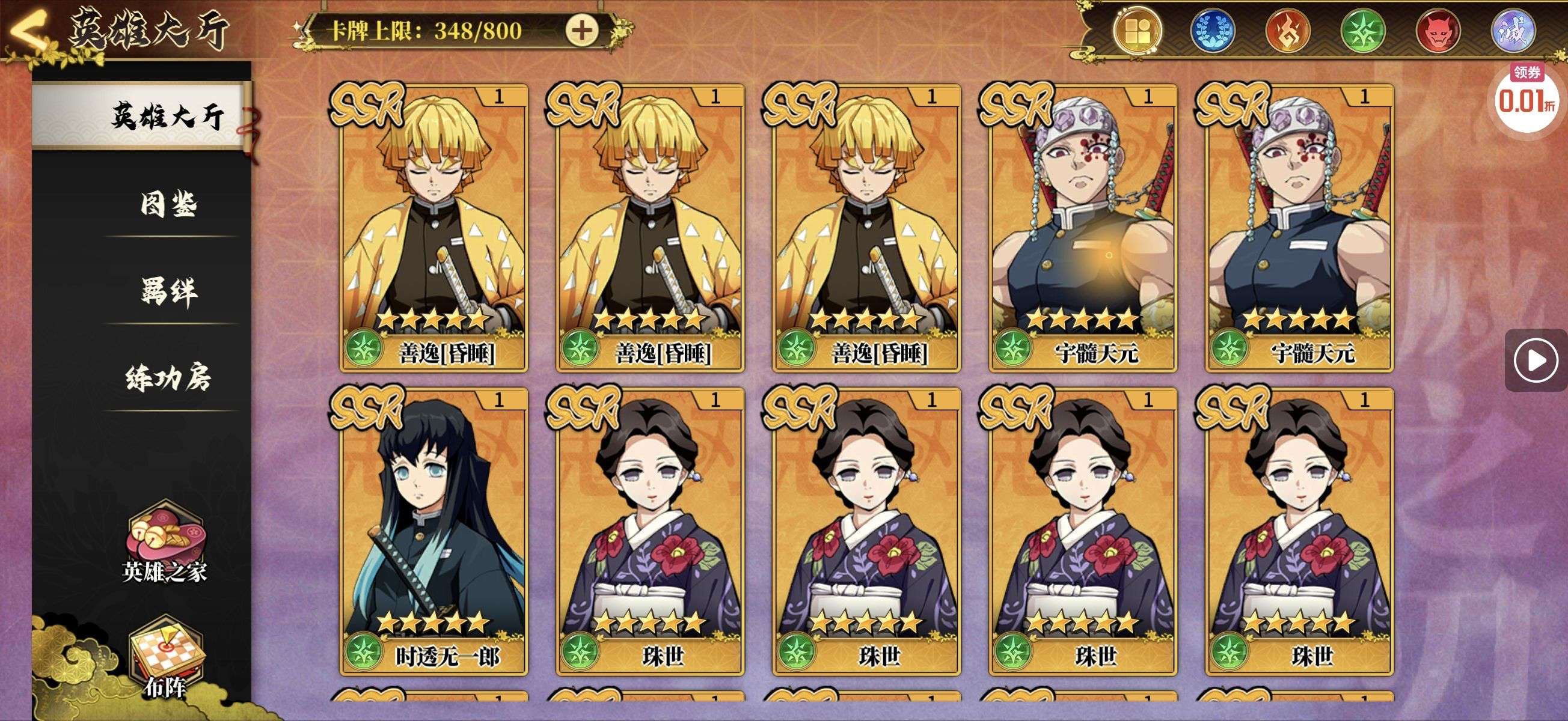Increase card limit with plus button
This screenshot has width=1568, height=721.
(581, 31)
